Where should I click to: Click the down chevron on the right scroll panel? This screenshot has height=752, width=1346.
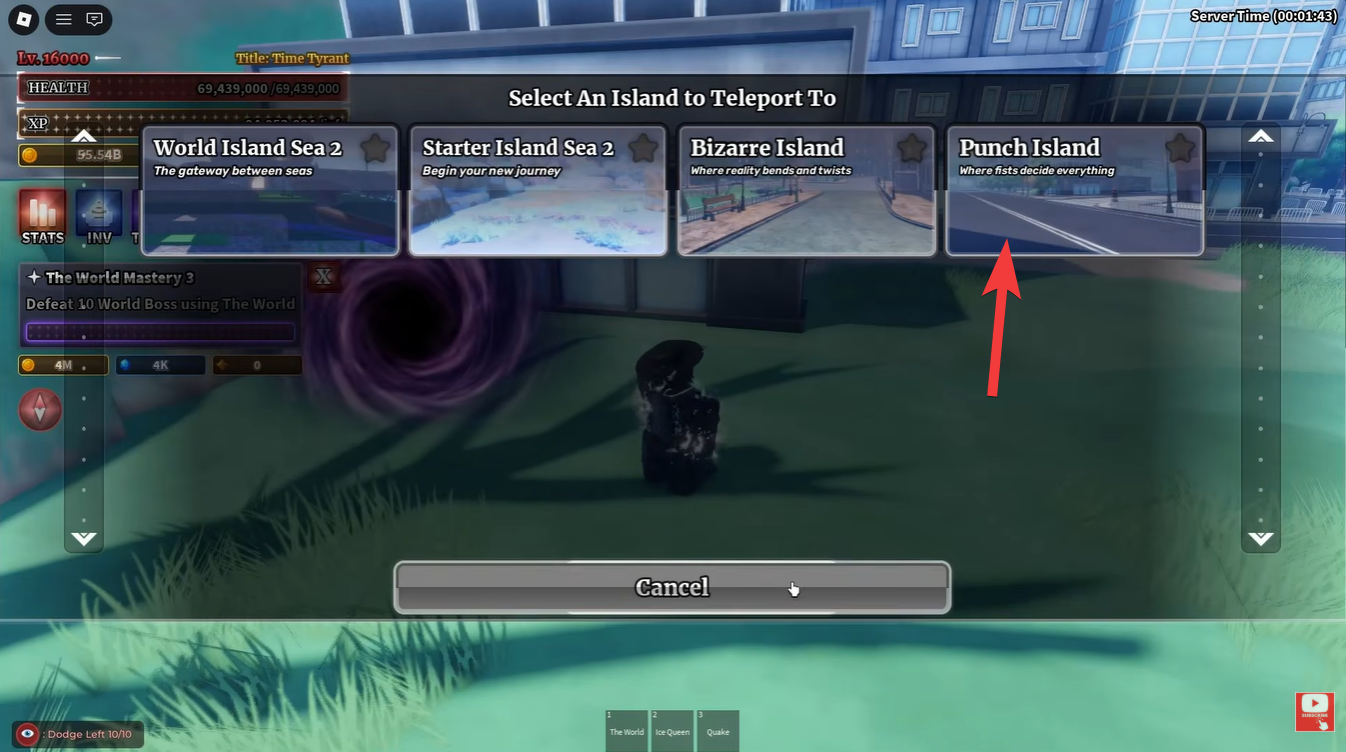[1260, 538]
